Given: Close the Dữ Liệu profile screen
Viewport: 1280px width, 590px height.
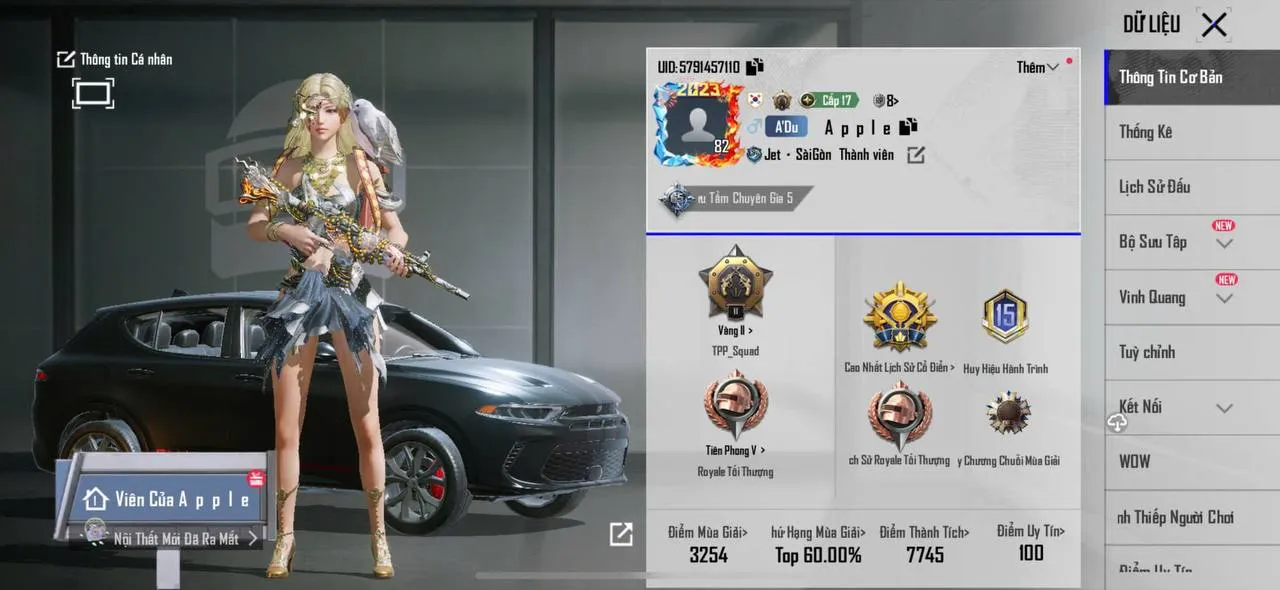Looking at the screenshot, I should pos(1214,25).
